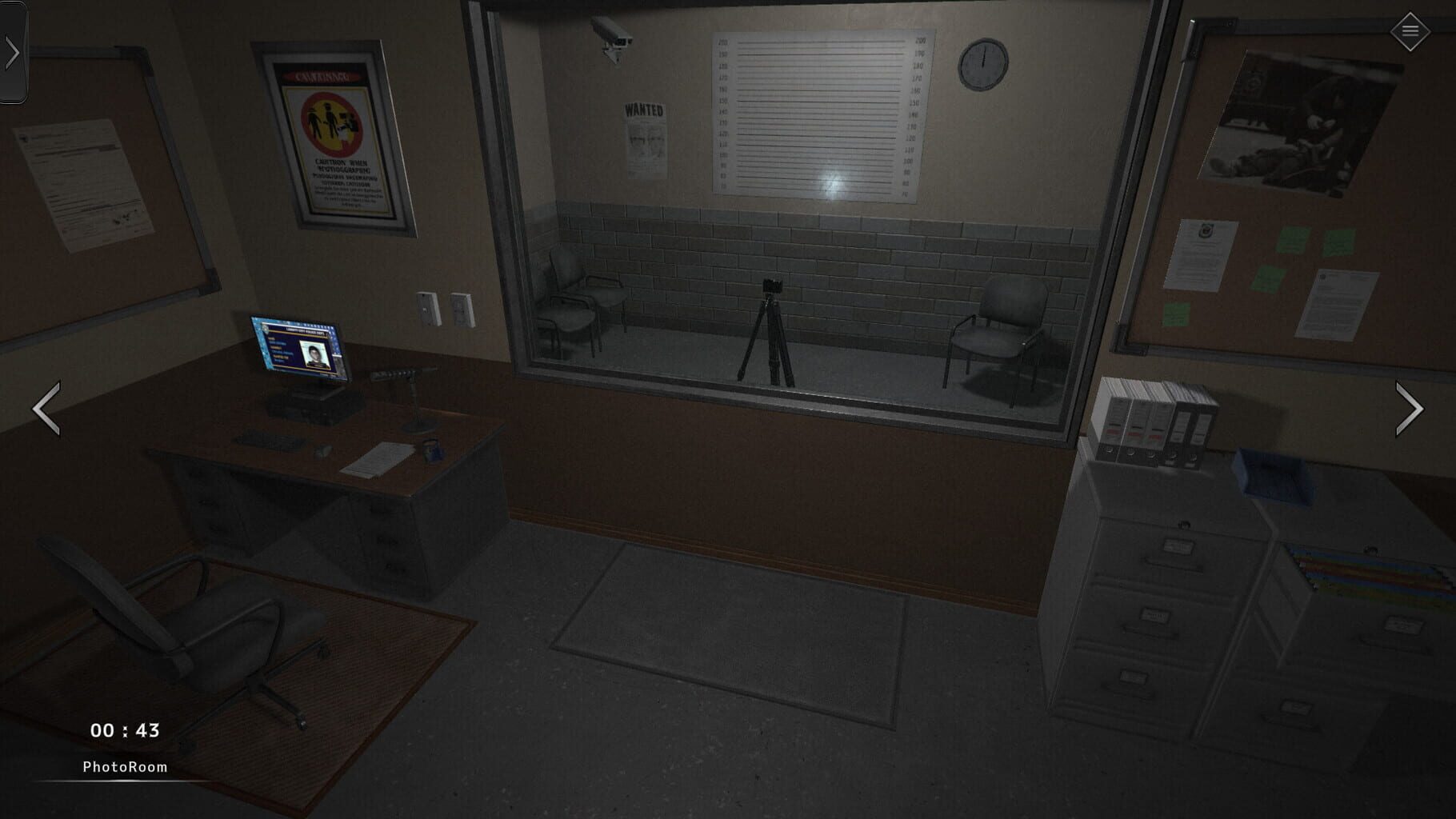Pick up the white paper on the desk
The height and width of the screenshot is (819, 1456).
pos(376,460)
